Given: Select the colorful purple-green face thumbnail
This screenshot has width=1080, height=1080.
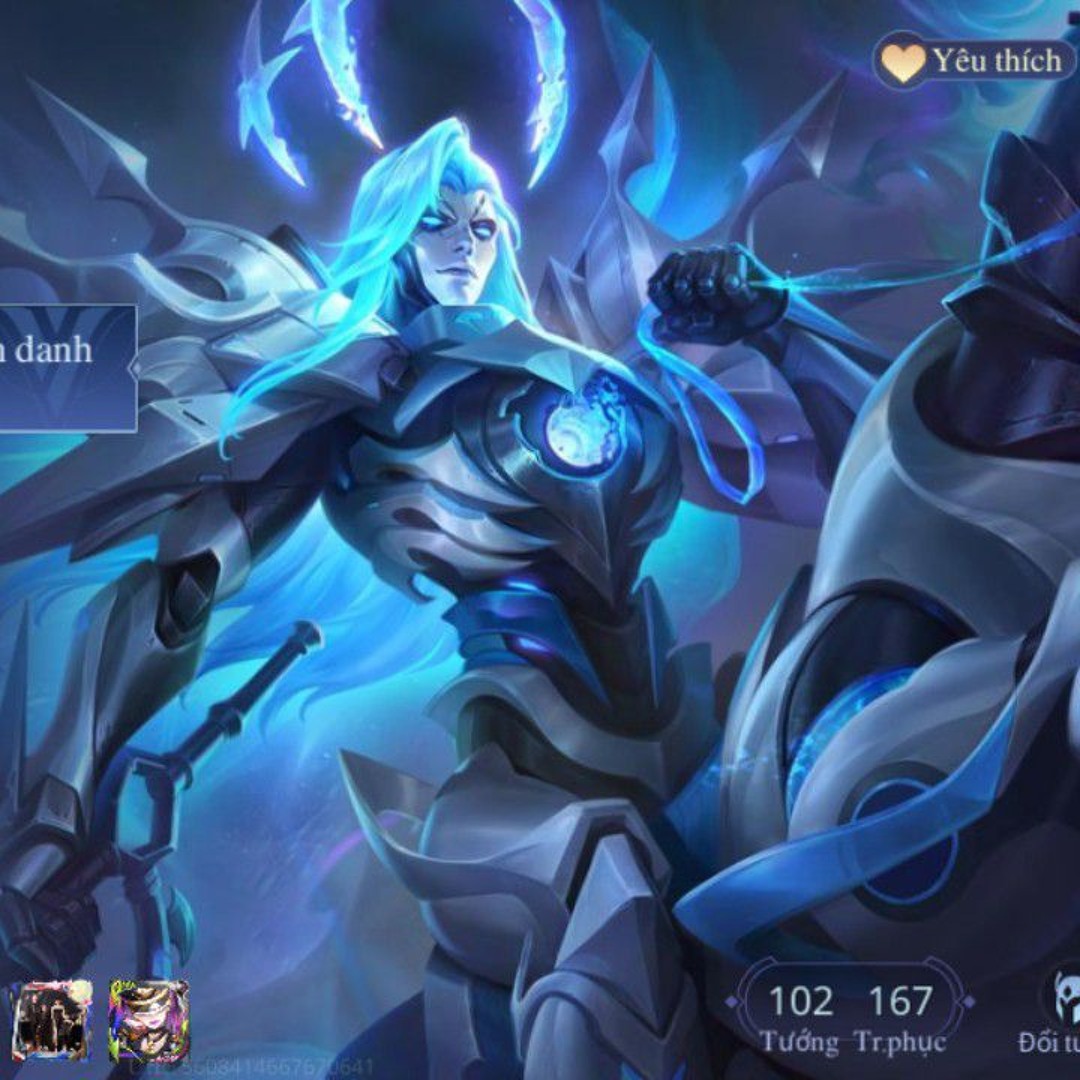Looking at the screenshot, I should [148, 1020].
